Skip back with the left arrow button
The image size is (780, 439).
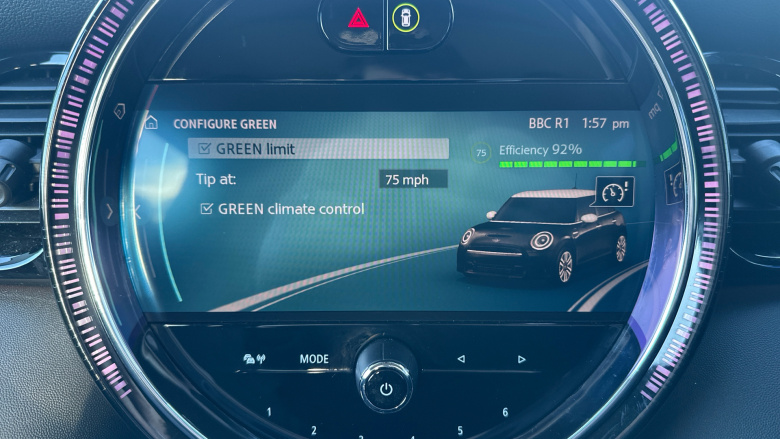[x=461, y=359]
